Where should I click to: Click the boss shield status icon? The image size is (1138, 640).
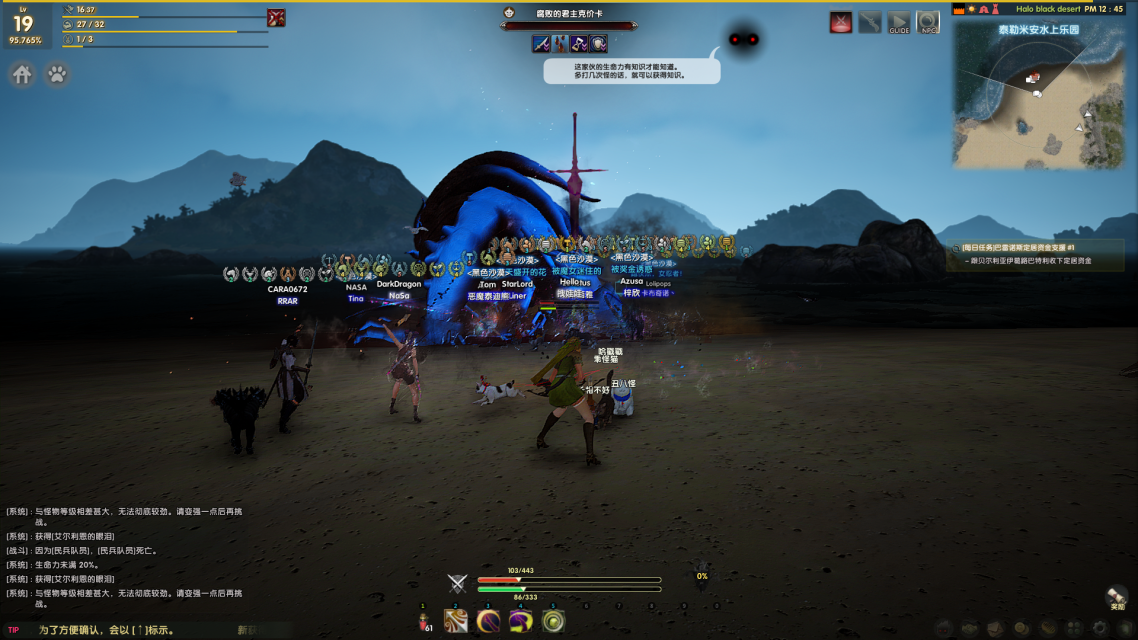(x=598, y=43)
